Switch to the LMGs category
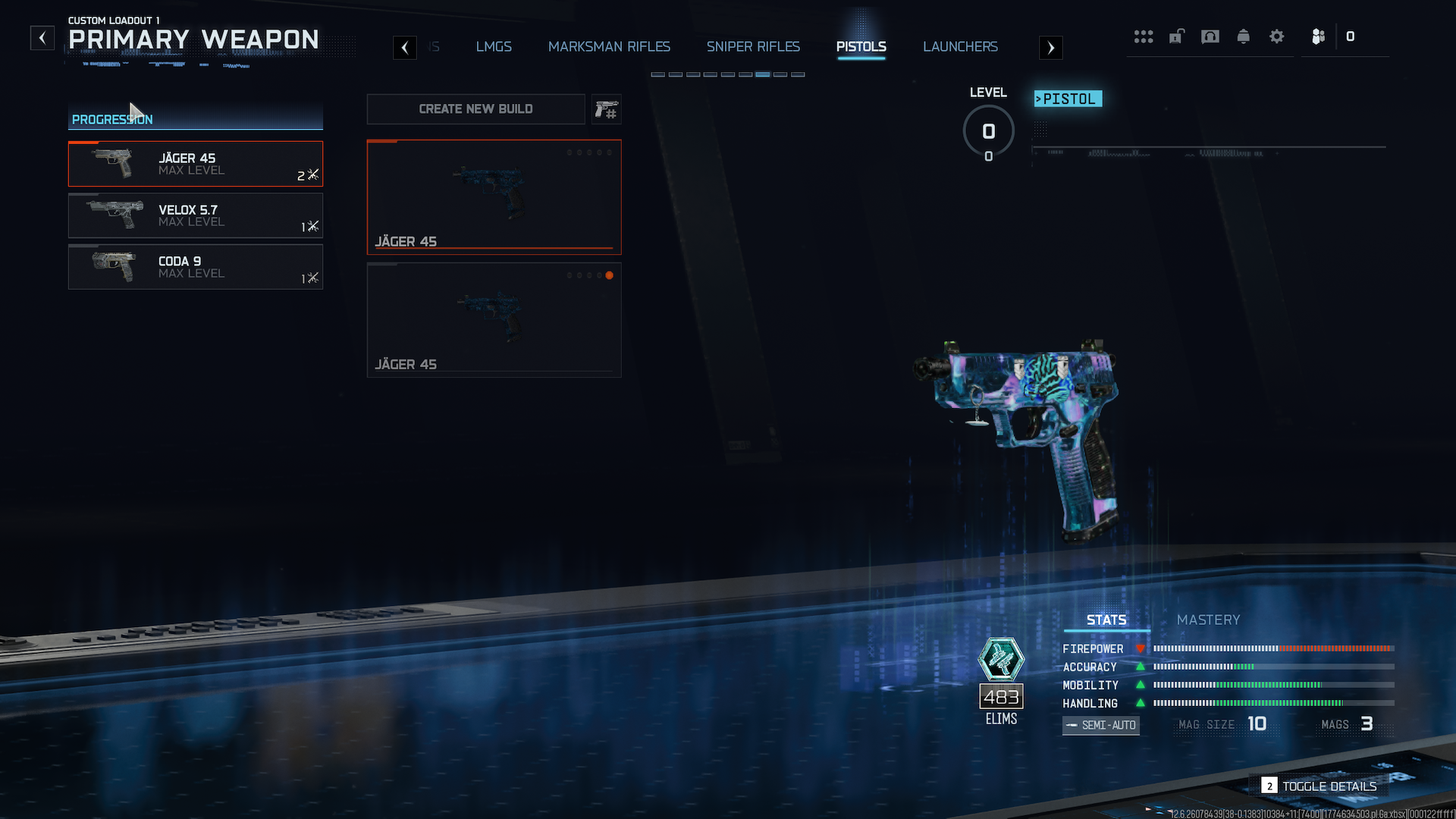This screenshot has width=1456, height=819. click(494, 47)
